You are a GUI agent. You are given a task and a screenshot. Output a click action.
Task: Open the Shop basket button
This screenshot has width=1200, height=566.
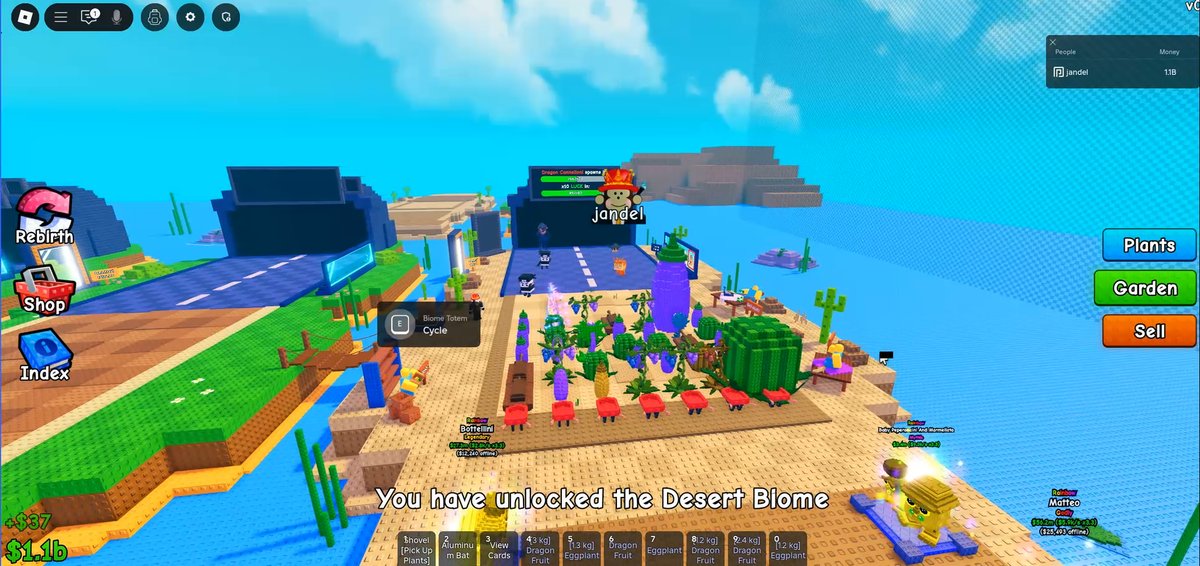44,290
